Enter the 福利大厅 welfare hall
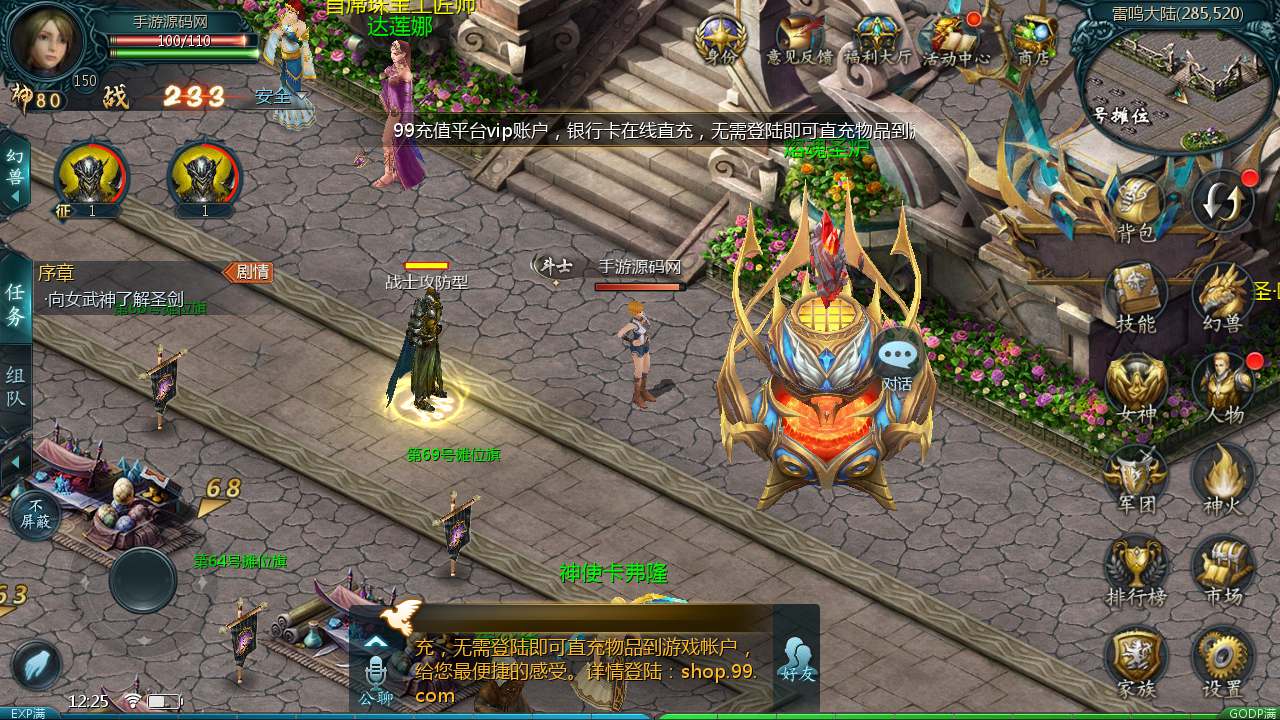1280x720 pixels. tap(877, 38)
